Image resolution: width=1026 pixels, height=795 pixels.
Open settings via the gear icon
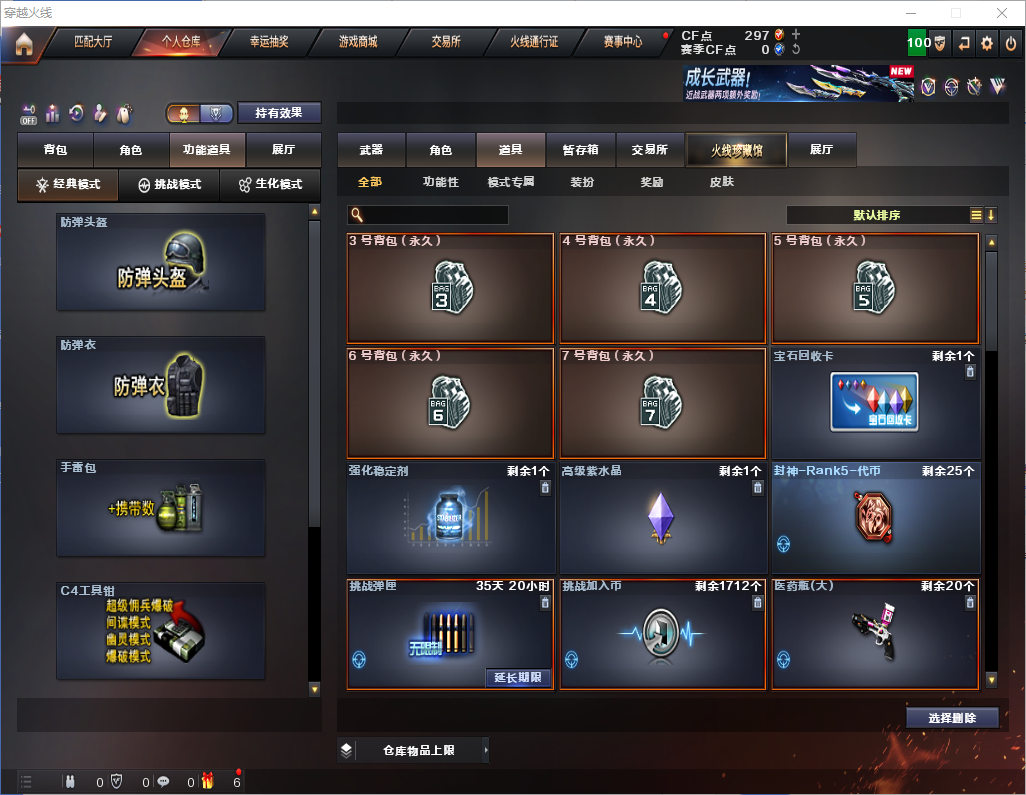pos(987,44)
